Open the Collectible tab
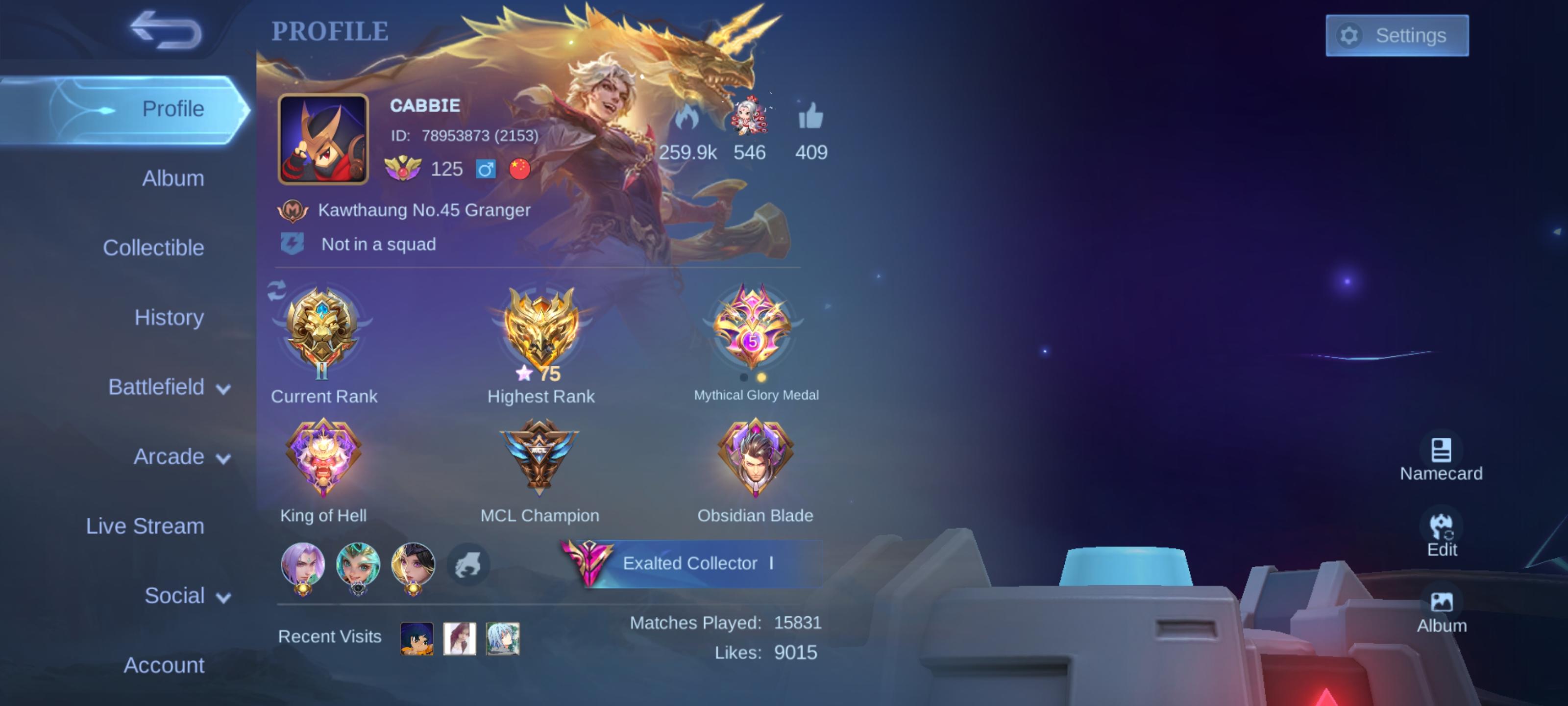 [x=154, y=247]
